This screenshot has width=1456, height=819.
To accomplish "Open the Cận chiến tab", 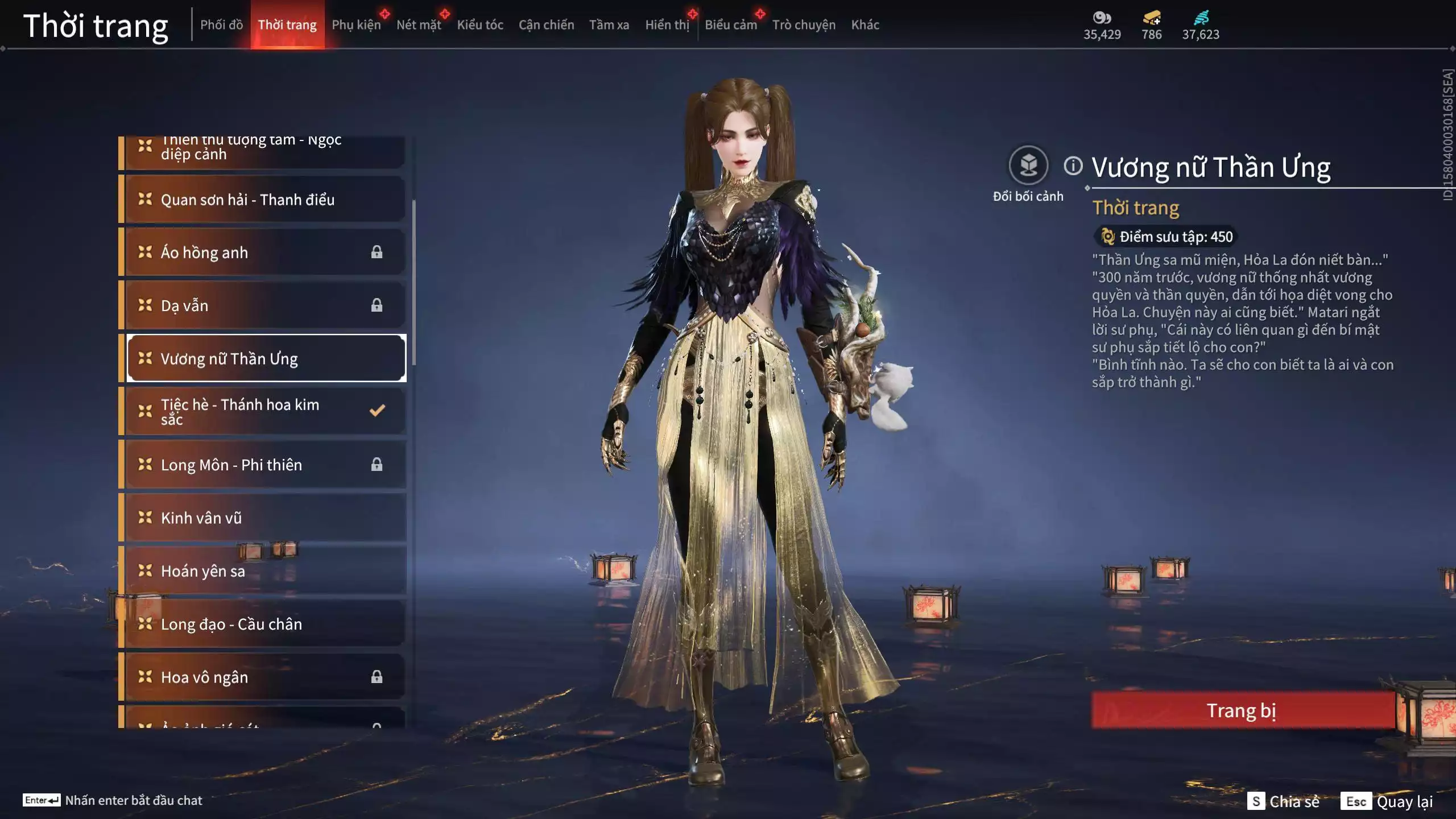I will 546,24.
